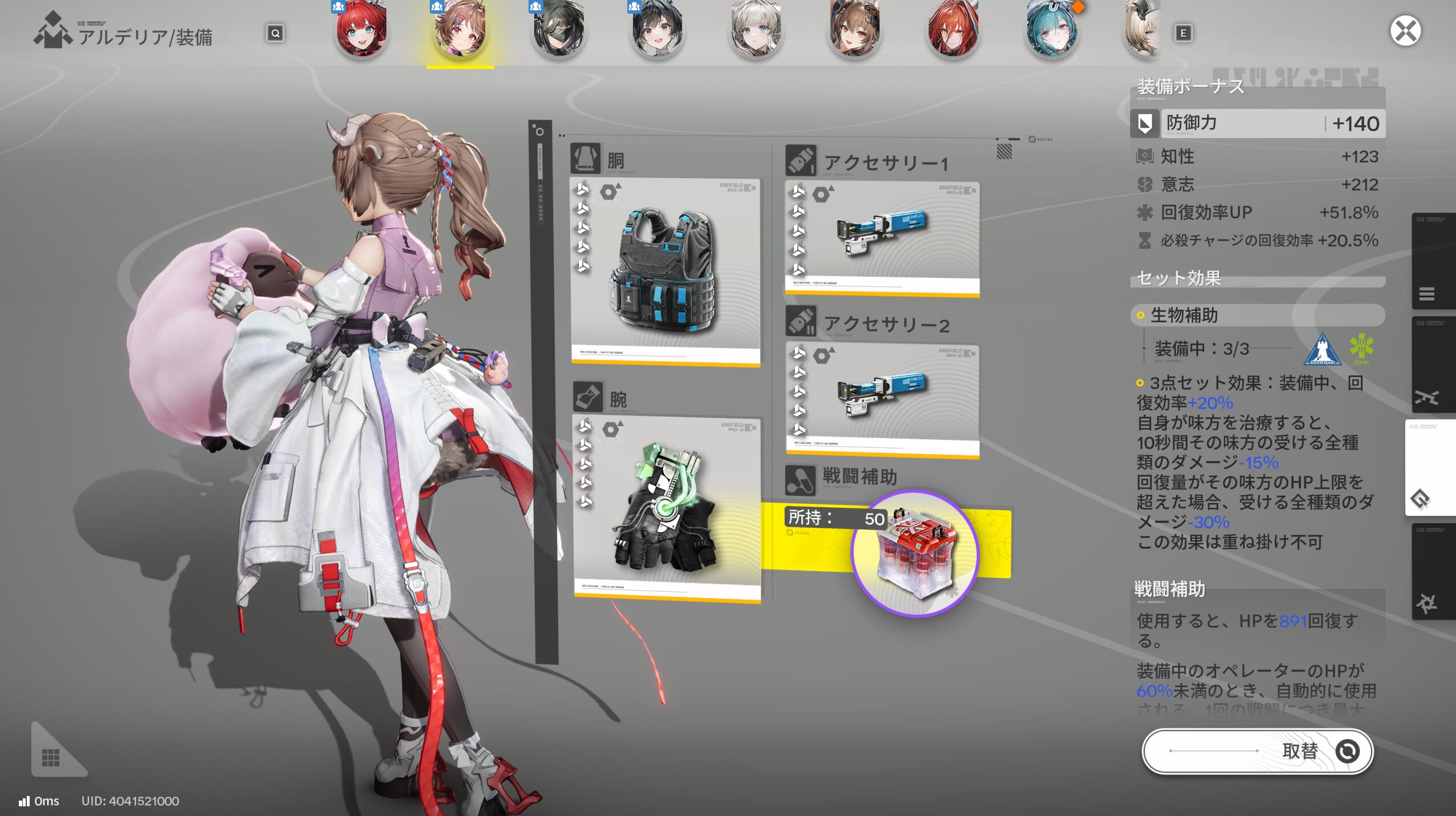Select the 腕 glove equipment slot

667,508
